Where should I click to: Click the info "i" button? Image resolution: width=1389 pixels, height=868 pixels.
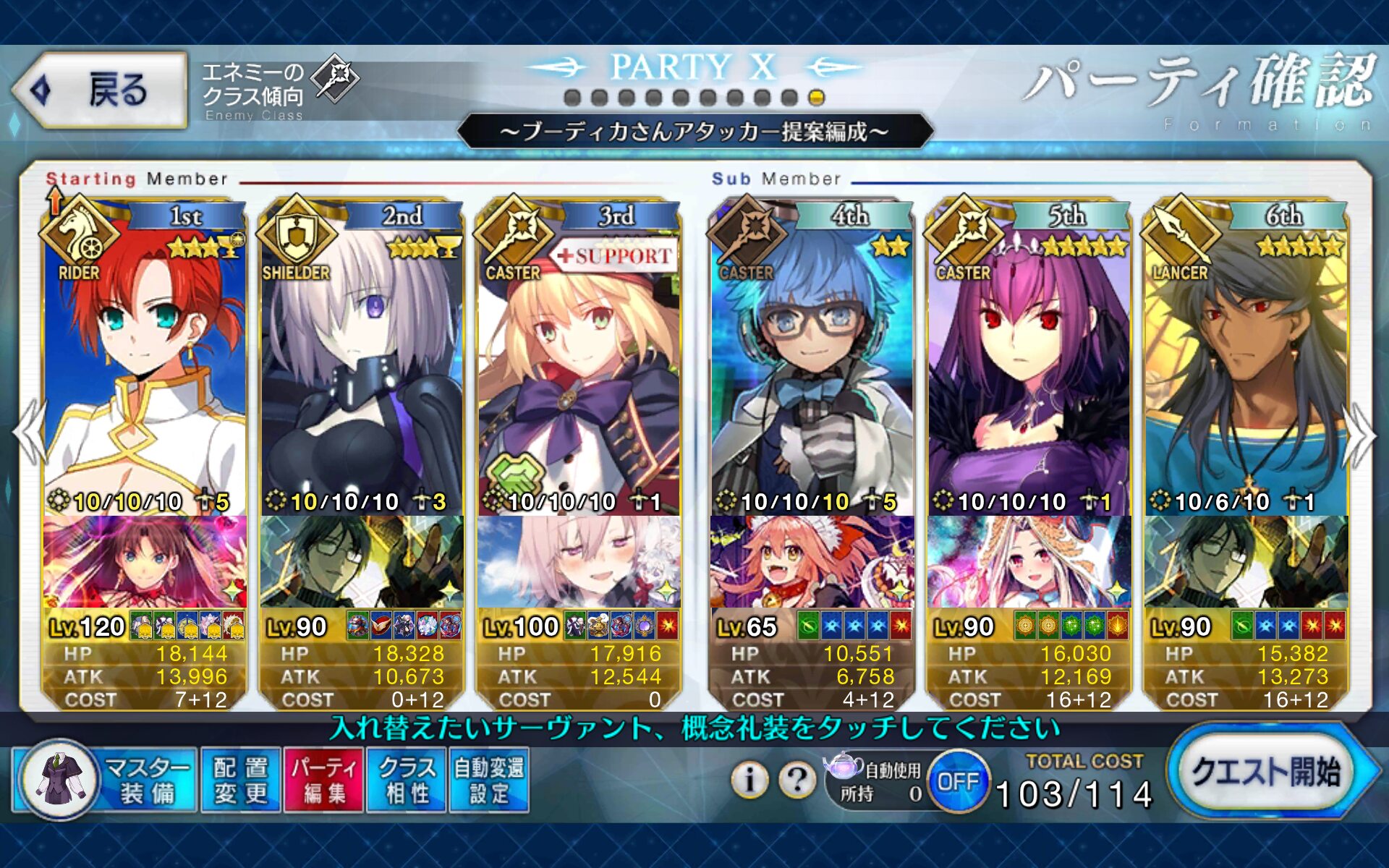click(x=749, y=779)
